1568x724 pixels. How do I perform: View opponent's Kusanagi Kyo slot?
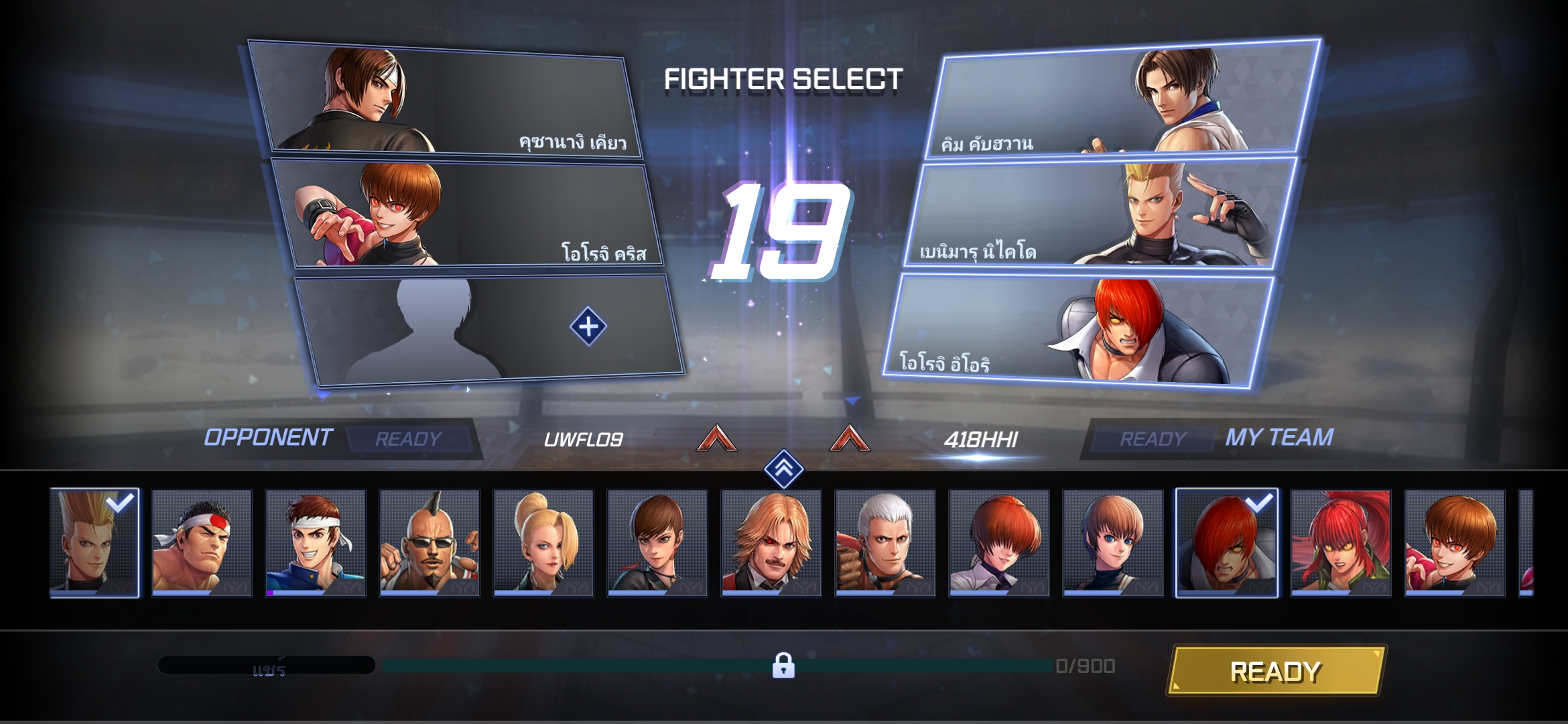click(446, 99)
